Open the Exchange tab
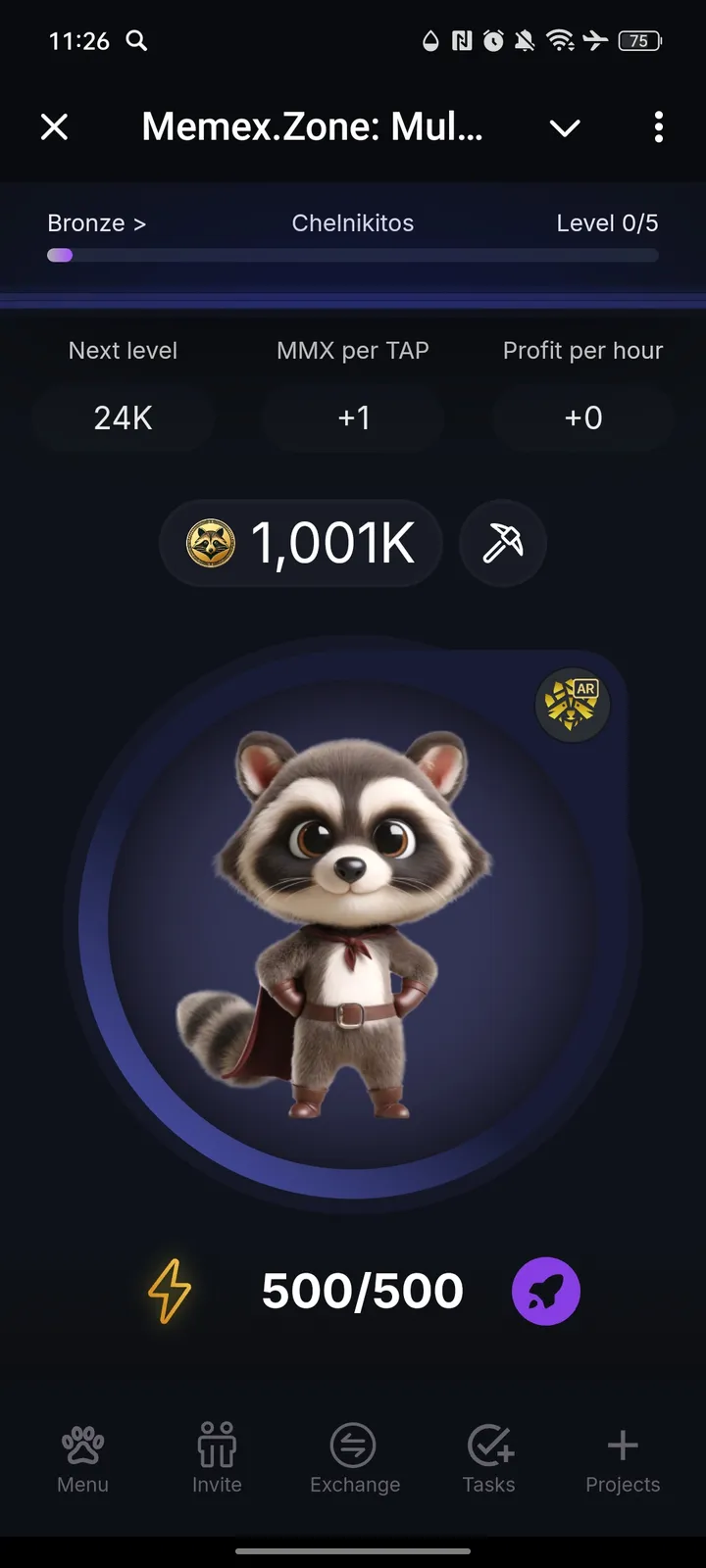The height and width of the screenshot is (1568, 706). tap(354, 1457)
